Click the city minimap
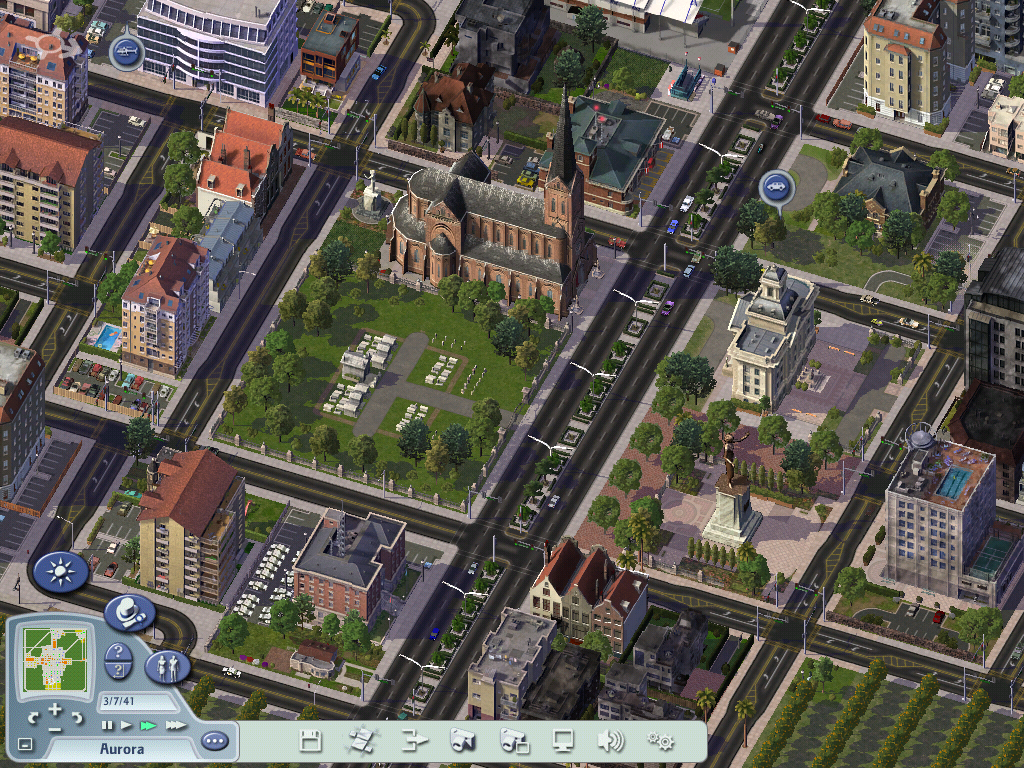This screenshot has width=1024, height=768. [55, 660]
